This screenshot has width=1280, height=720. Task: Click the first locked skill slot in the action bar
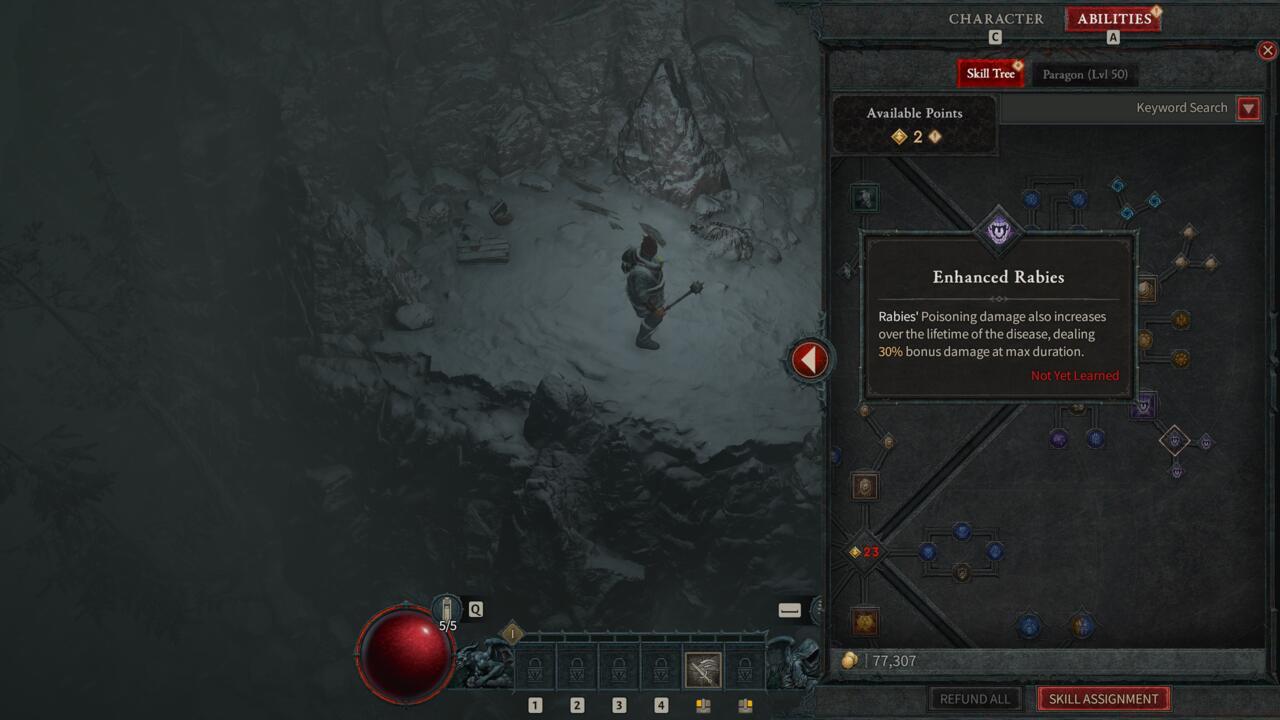(x=536, y=667)
